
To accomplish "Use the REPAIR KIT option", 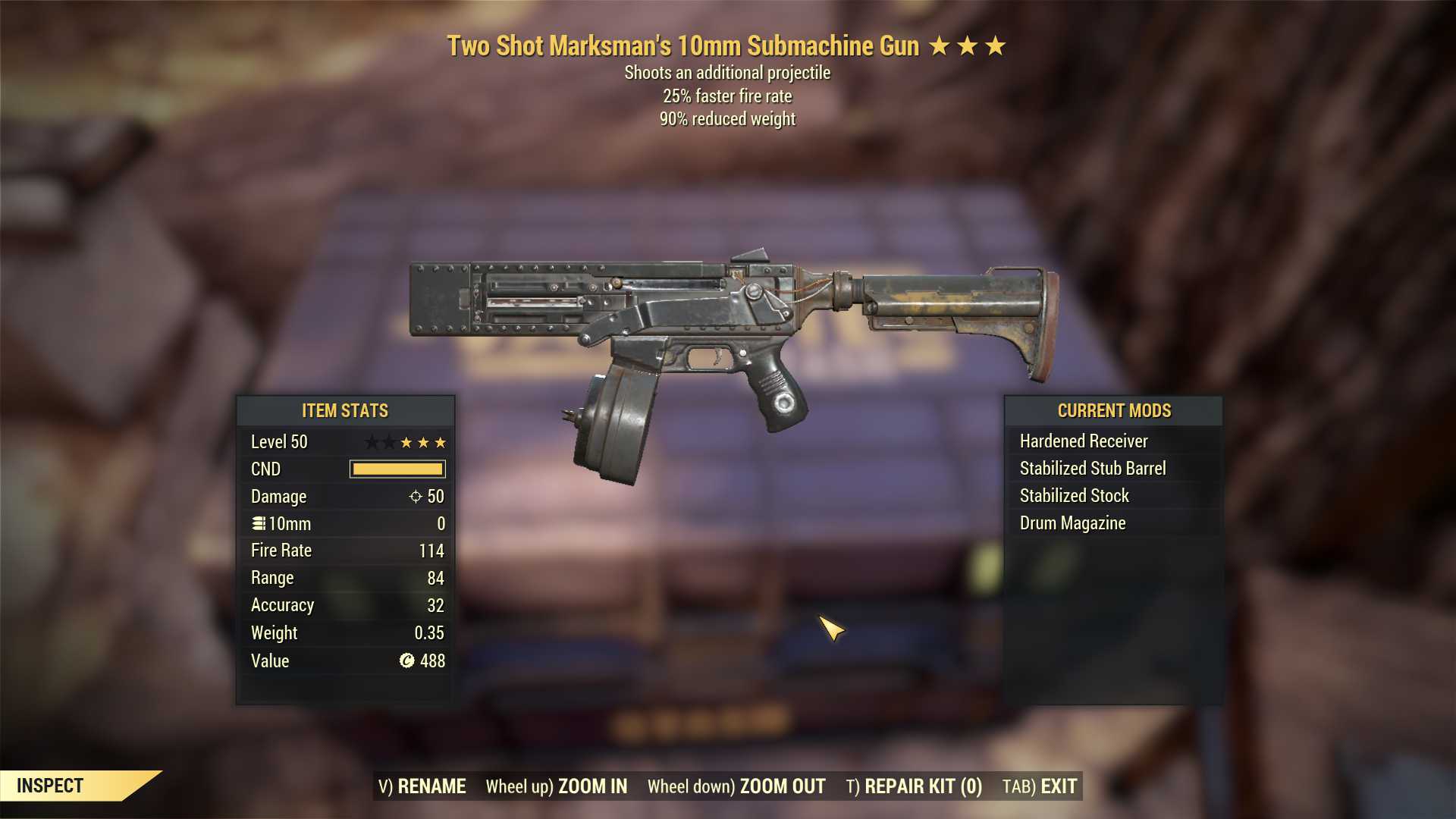I will pos(914,786).
